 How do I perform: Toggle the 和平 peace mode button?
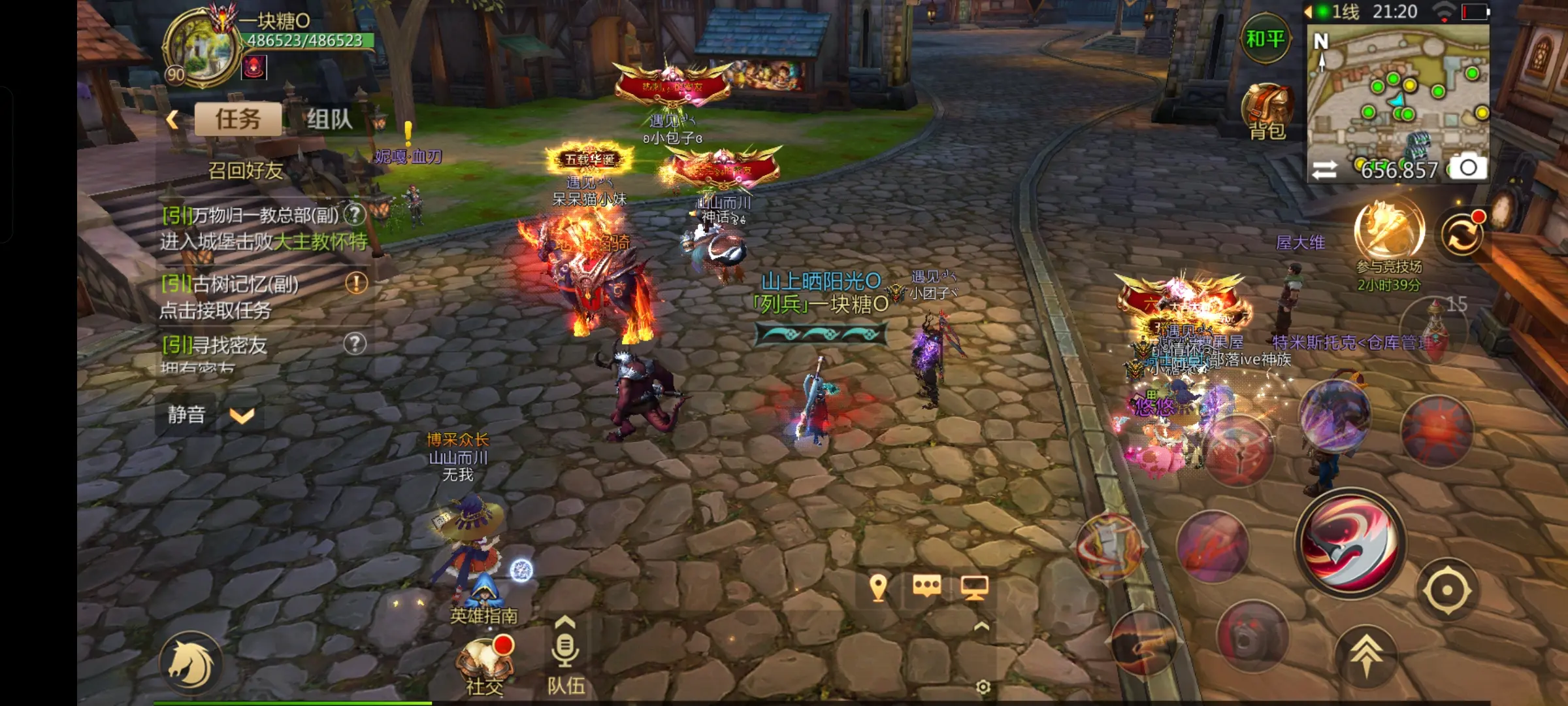(1265, 39)
